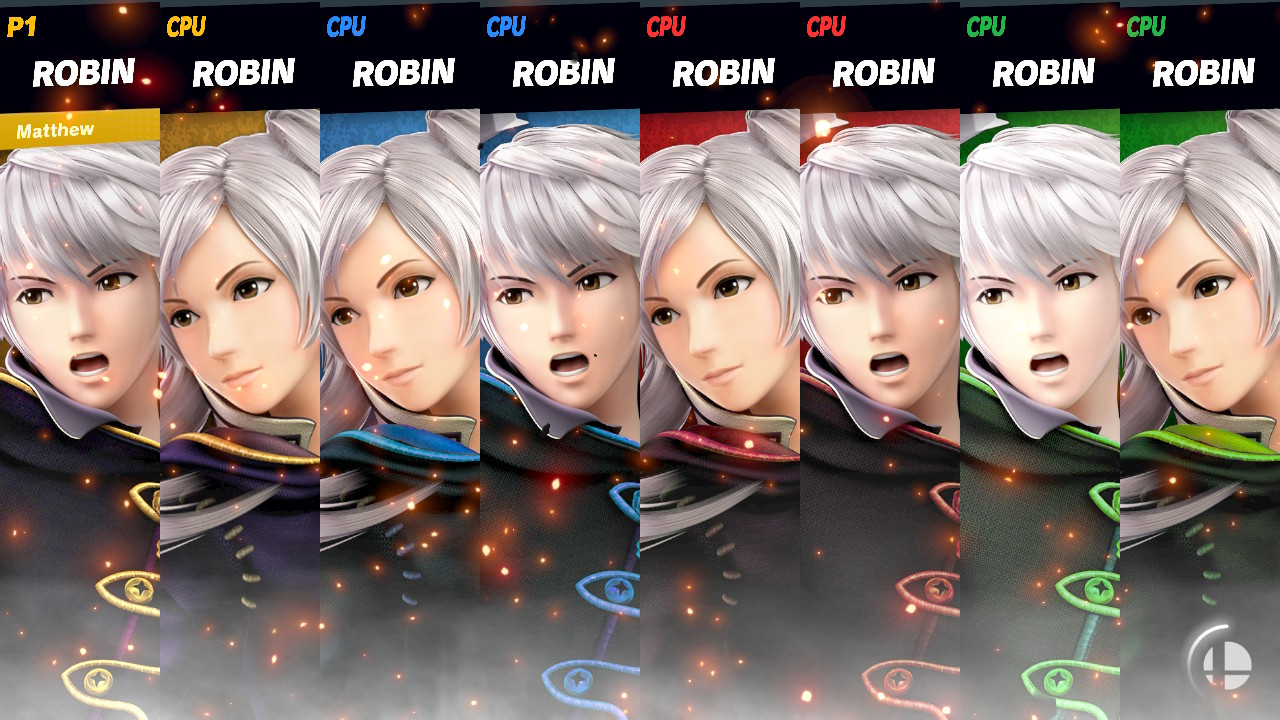Select the ROBIN label on the fifth panel

click(x=723, y=71)
